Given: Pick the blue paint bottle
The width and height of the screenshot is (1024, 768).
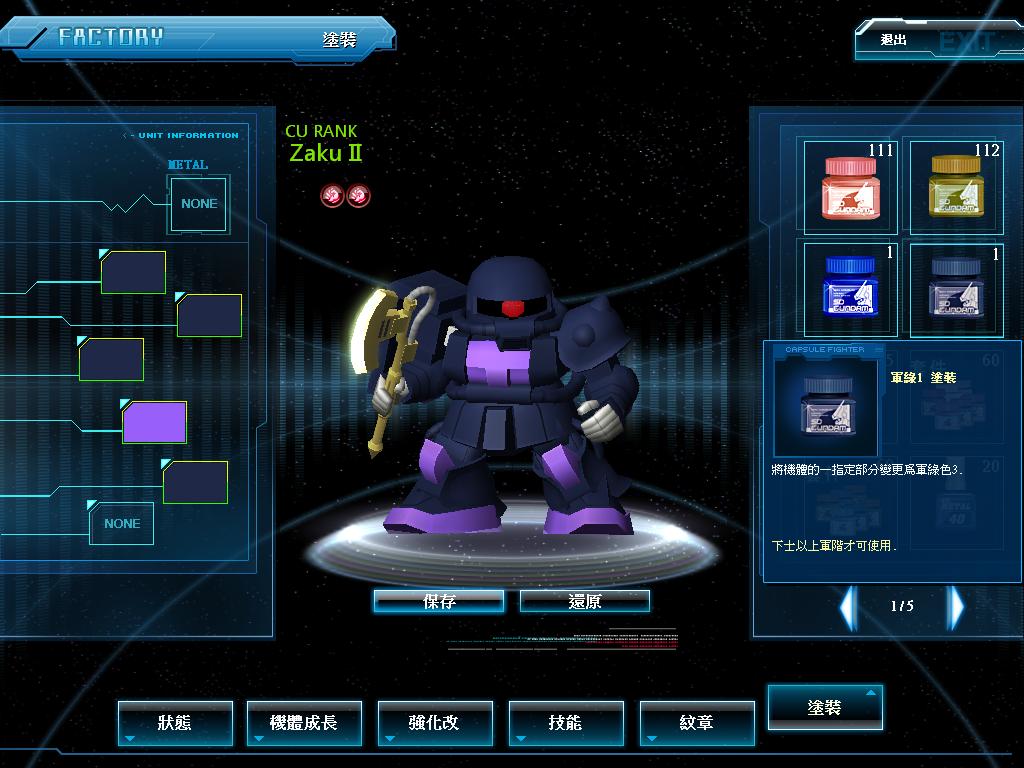Looking at the screenshot, I should tap(851, 288).
